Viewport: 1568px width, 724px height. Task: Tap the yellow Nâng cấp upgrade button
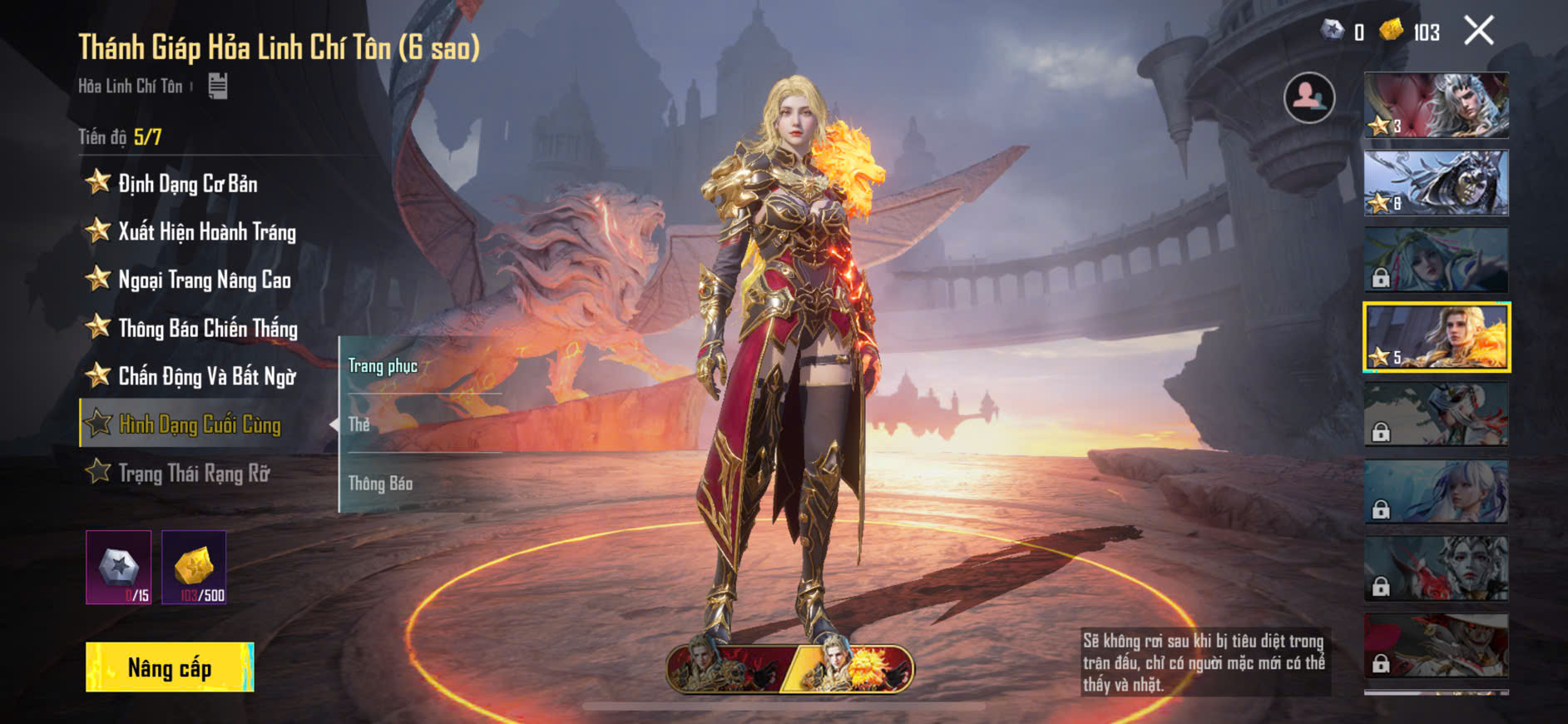[170, 667]
